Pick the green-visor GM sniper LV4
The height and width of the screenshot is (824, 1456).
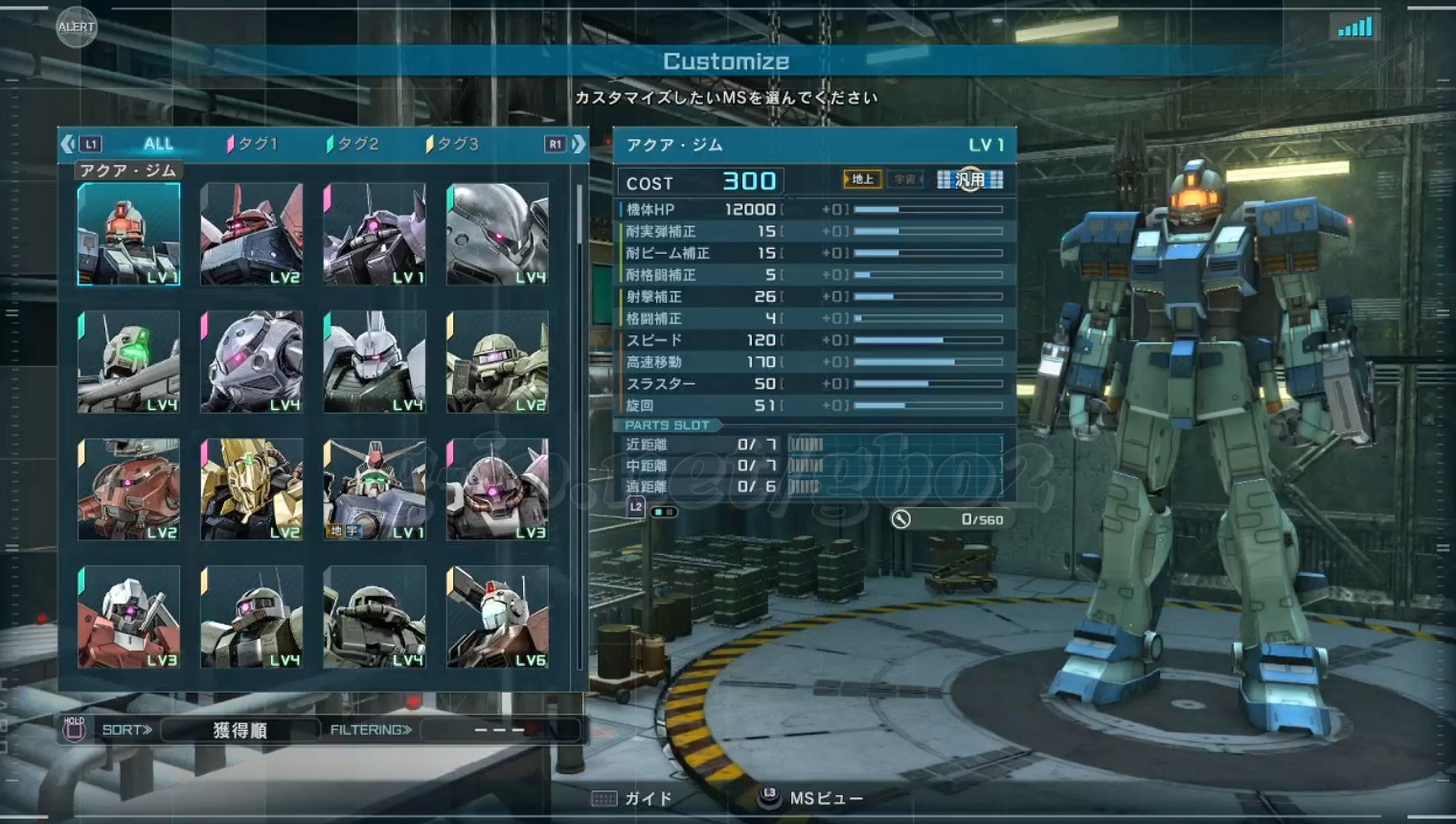(128, 362)
